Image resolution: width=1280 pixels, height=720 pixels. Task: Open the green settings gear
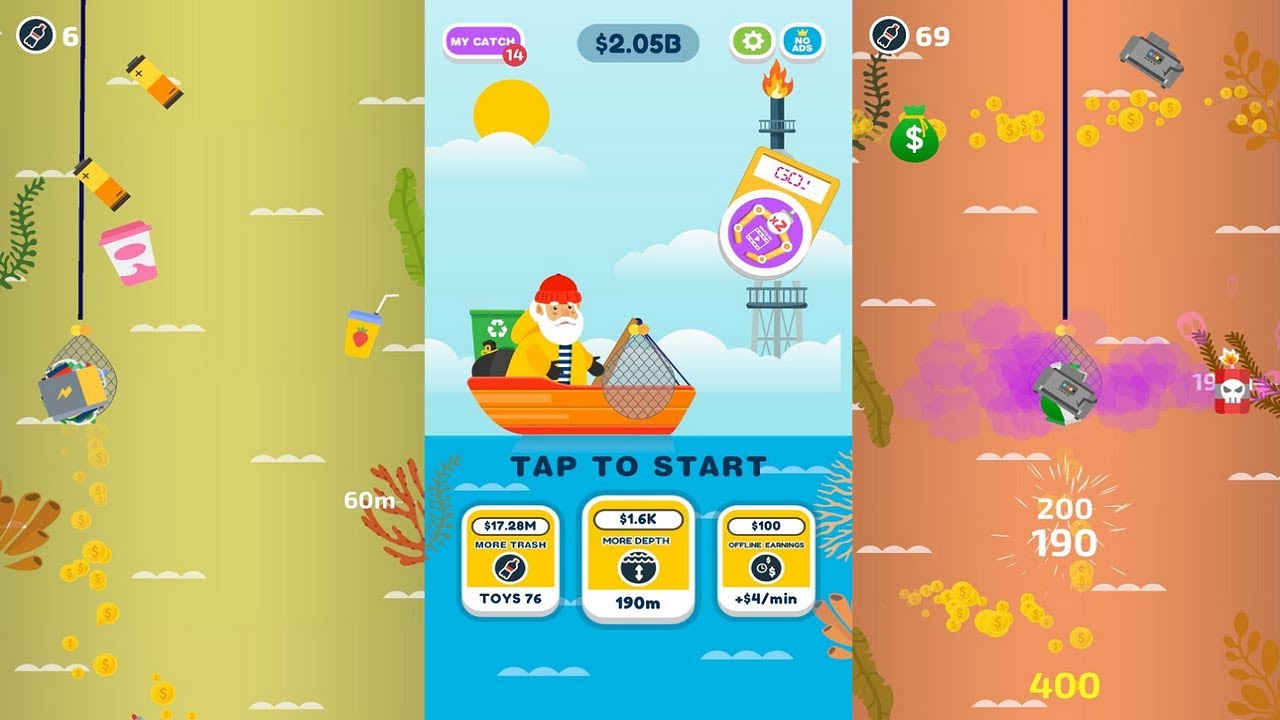pos(752,42)
